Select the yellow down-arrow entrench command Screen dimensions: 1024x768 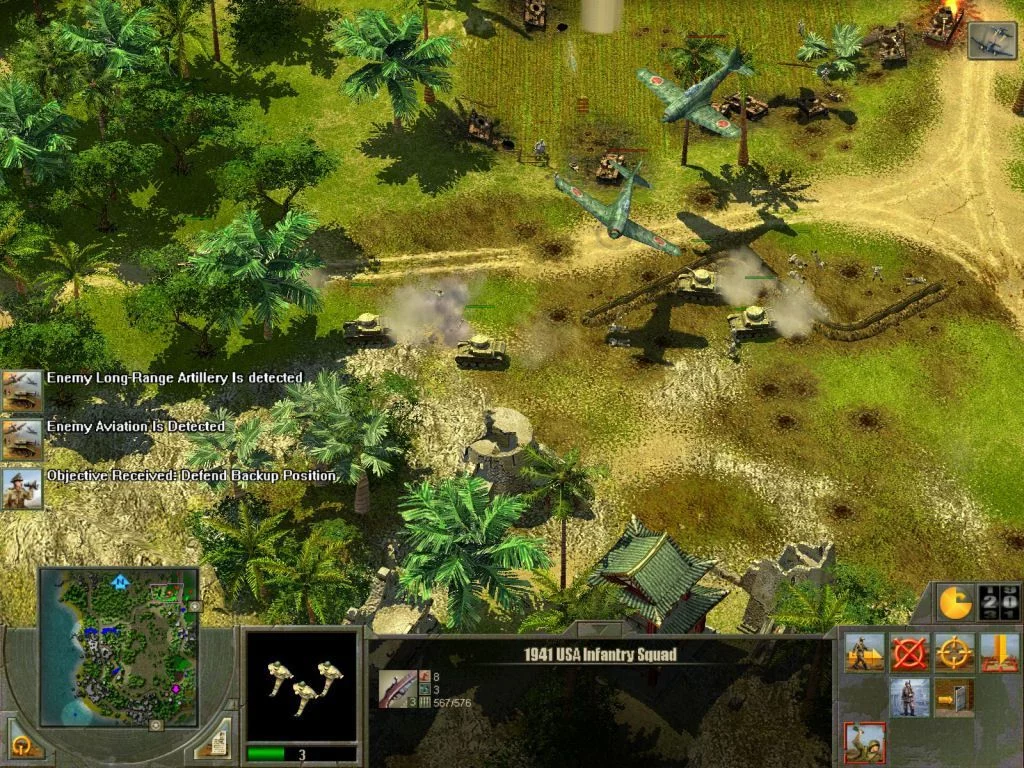[x=1000, y=652]
